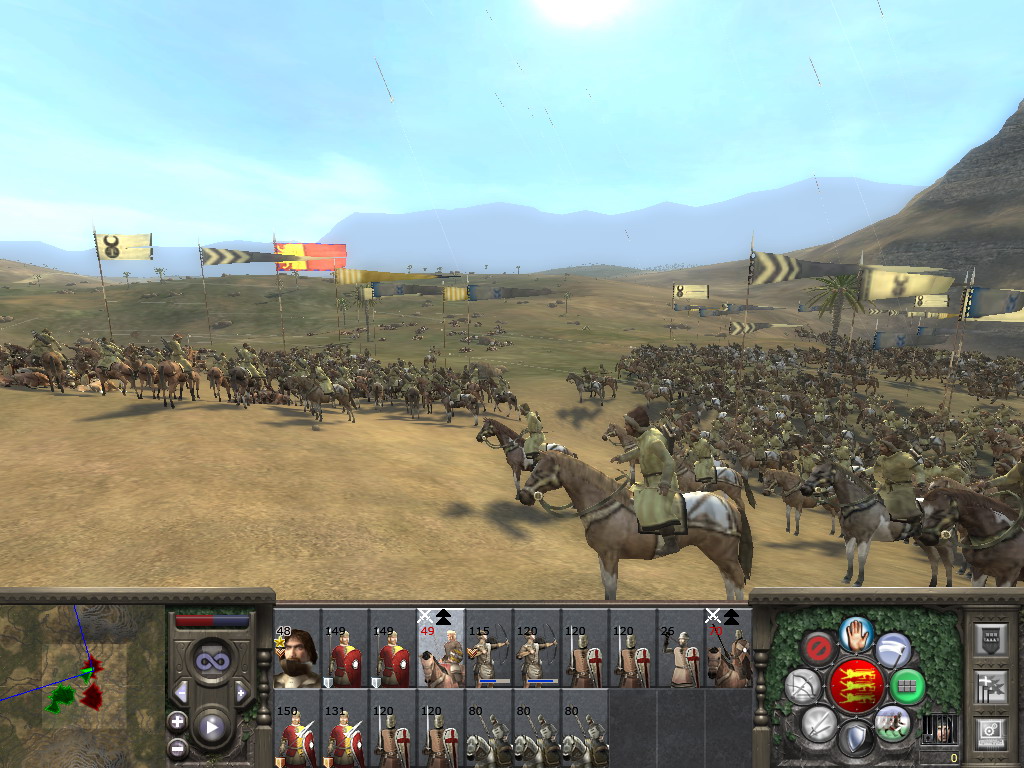Resume battle with the play arrow button
This screenshot has height=768, width=1024.
pos(211,727)
